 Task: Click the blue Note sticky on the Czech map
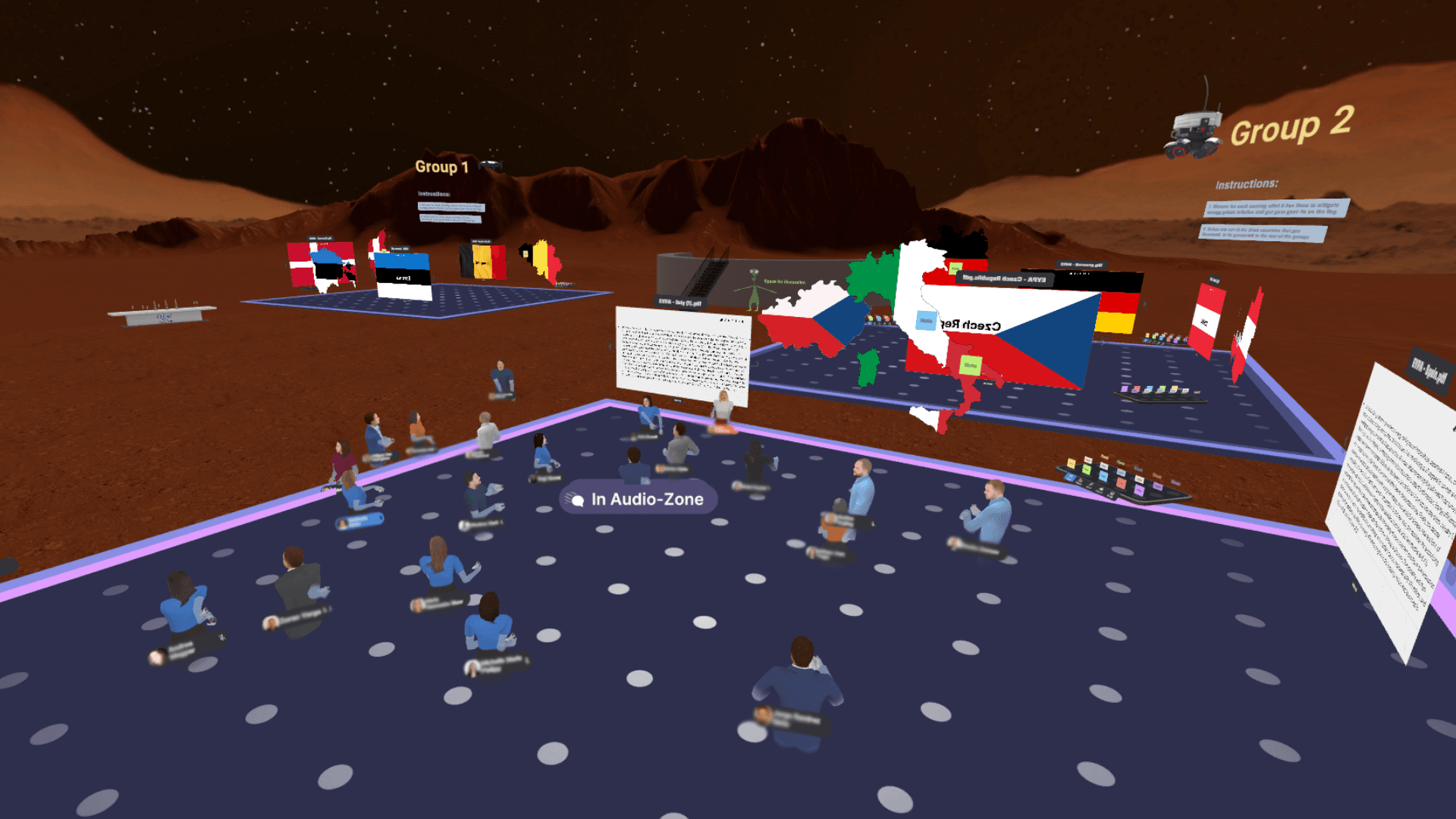[926, 320]
